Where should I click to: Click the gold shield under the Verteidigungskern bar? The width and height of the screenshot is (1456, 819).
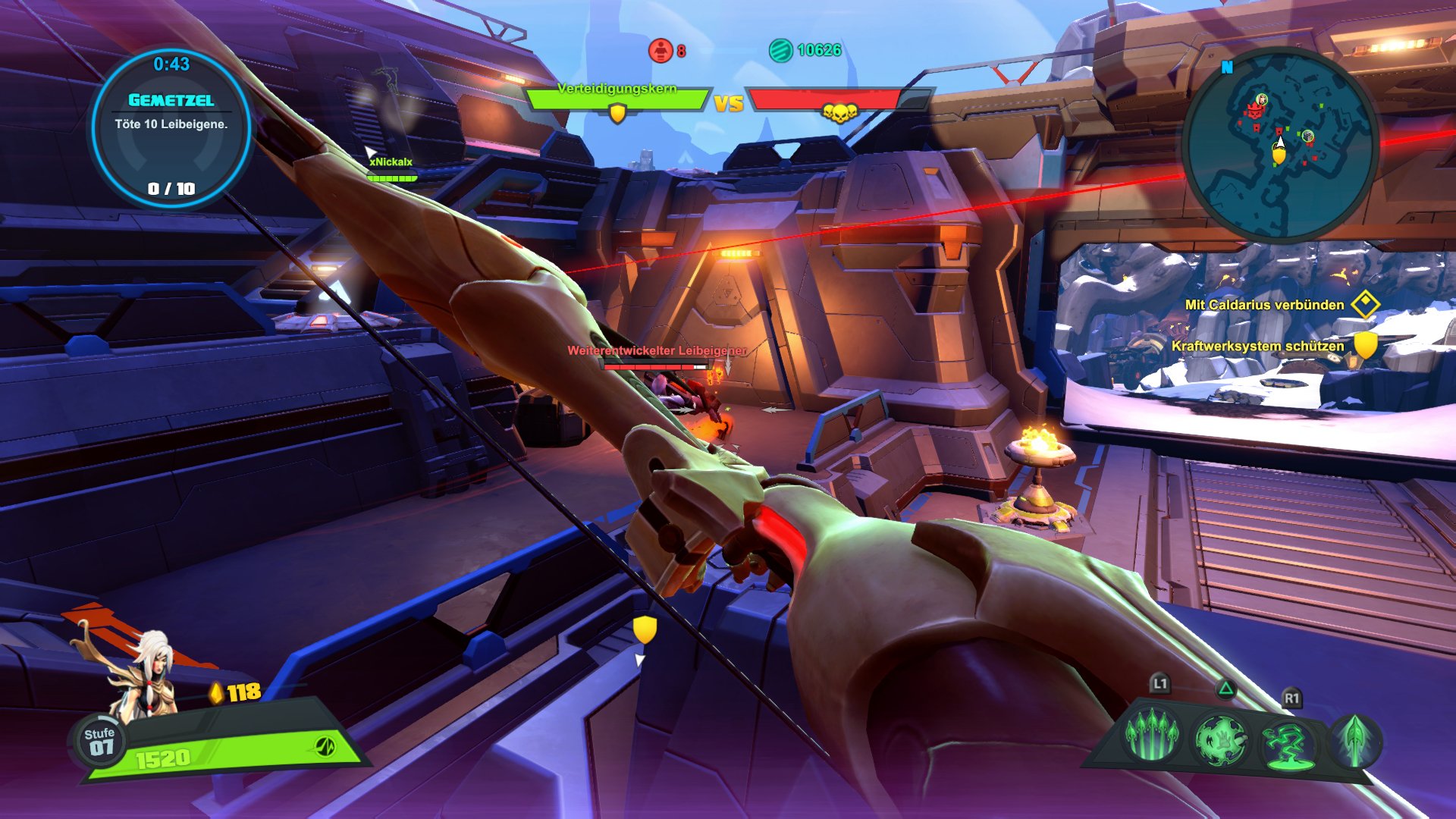pos(617,114)
